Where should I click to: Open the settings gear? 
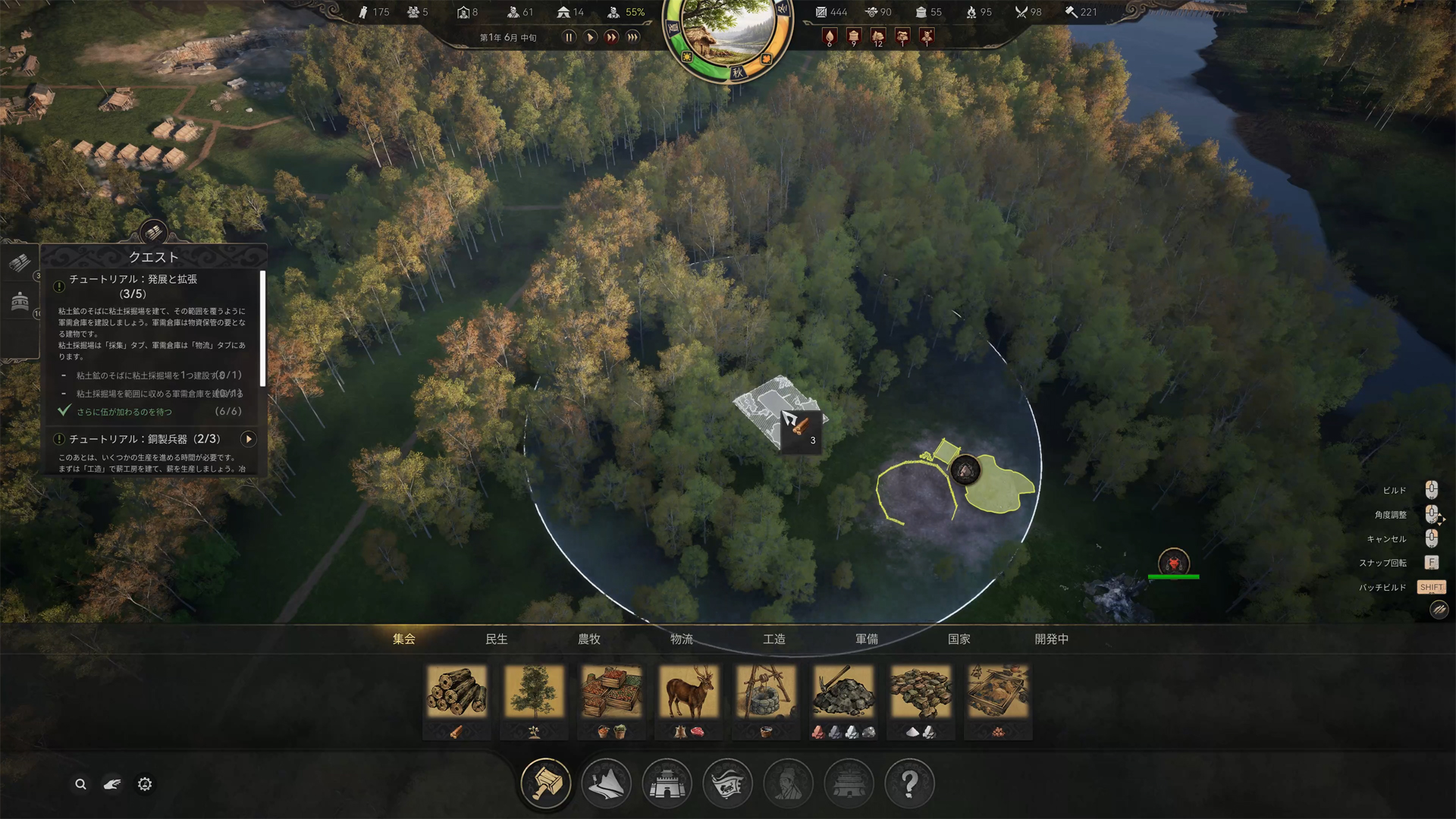click(x=145, y=784)
